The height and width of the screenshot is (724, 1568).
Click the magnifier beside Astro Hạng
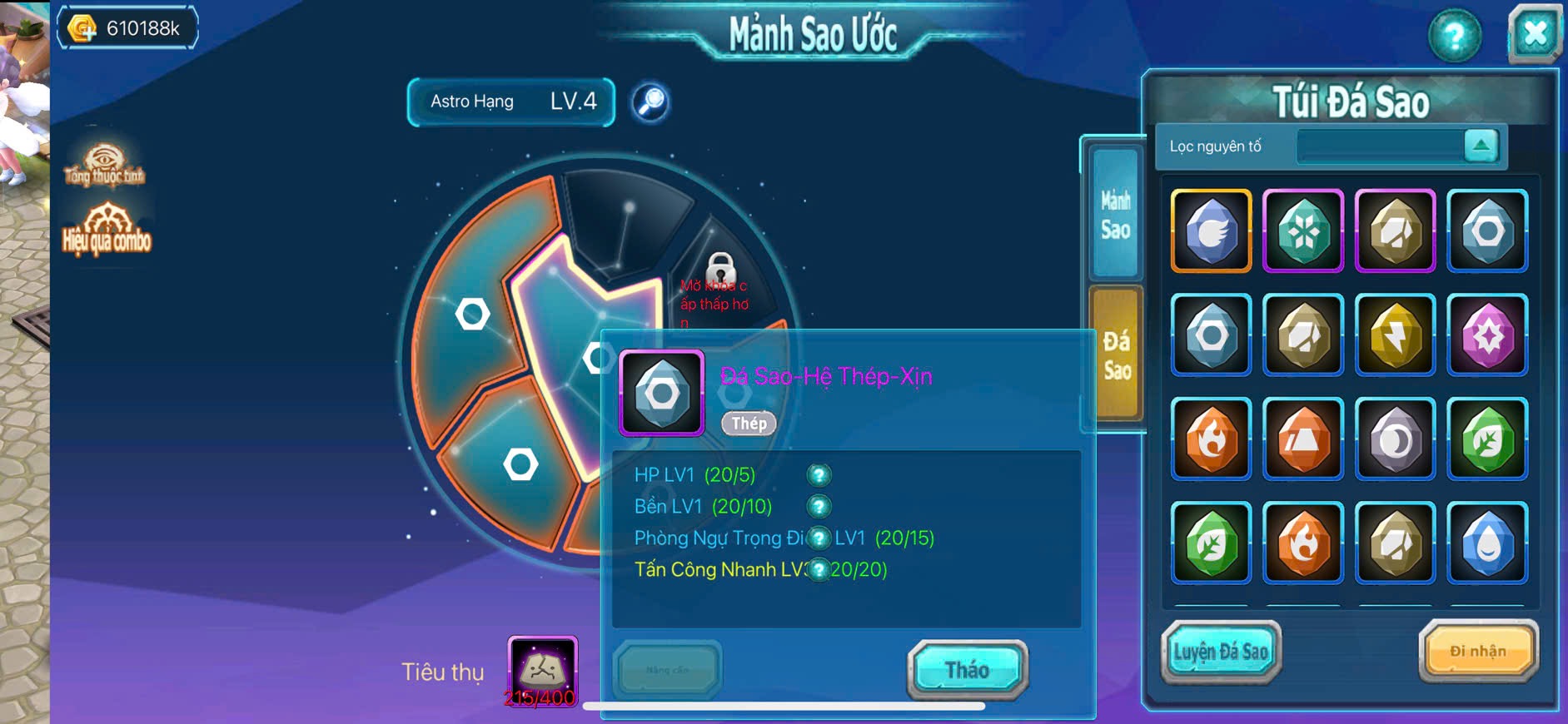650,102
